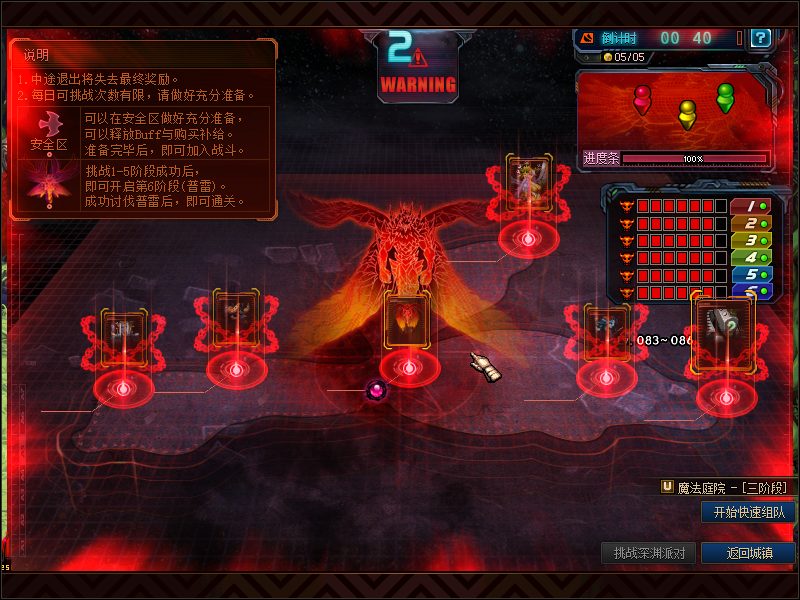The image size is (800, 600).
Task: Choose the green player pawn on minimap
Action: (x=725, y=97)
